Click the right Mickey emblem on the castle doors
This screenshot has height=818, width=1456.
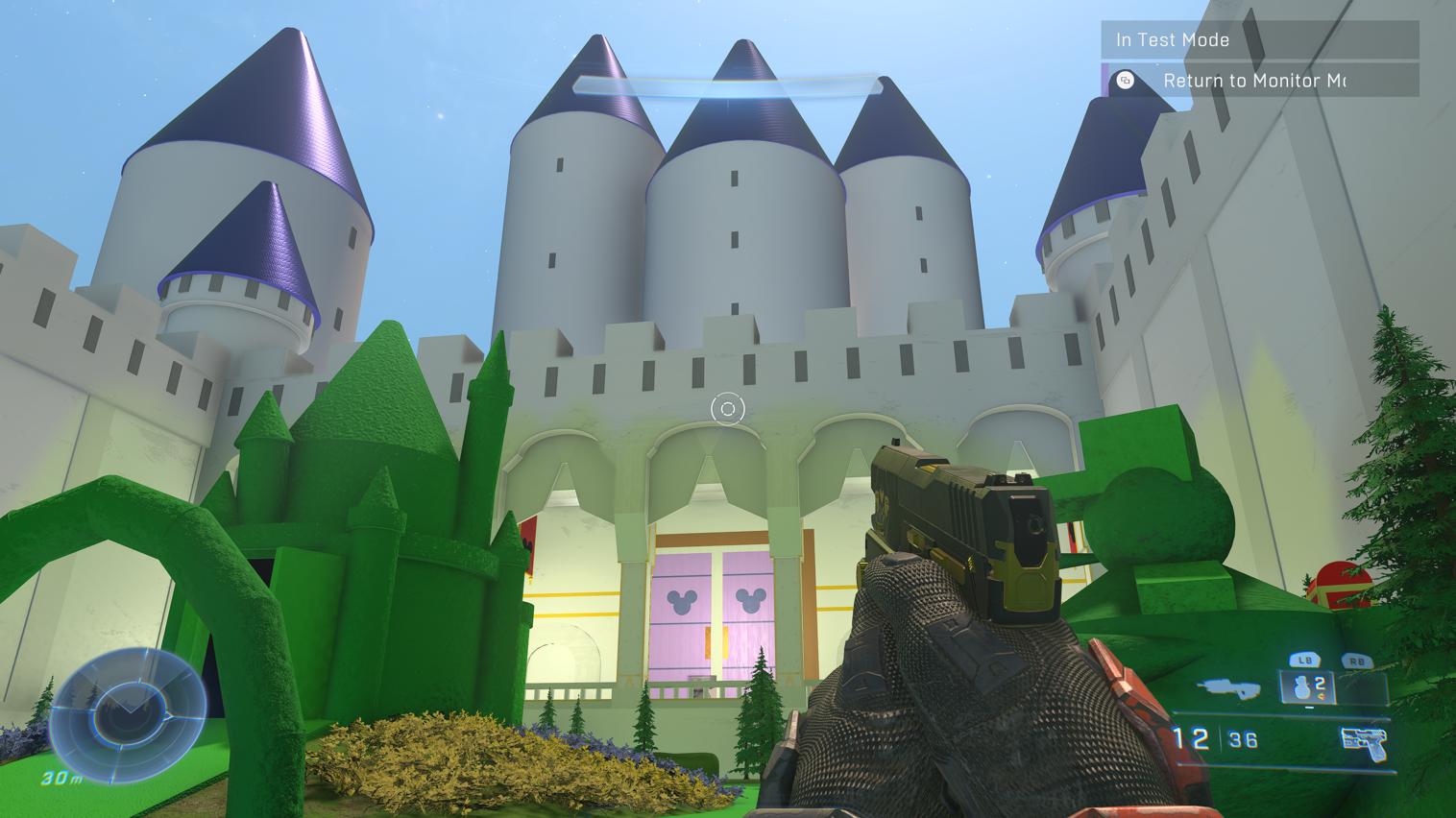pyautogui.click(x=752, y=598)
